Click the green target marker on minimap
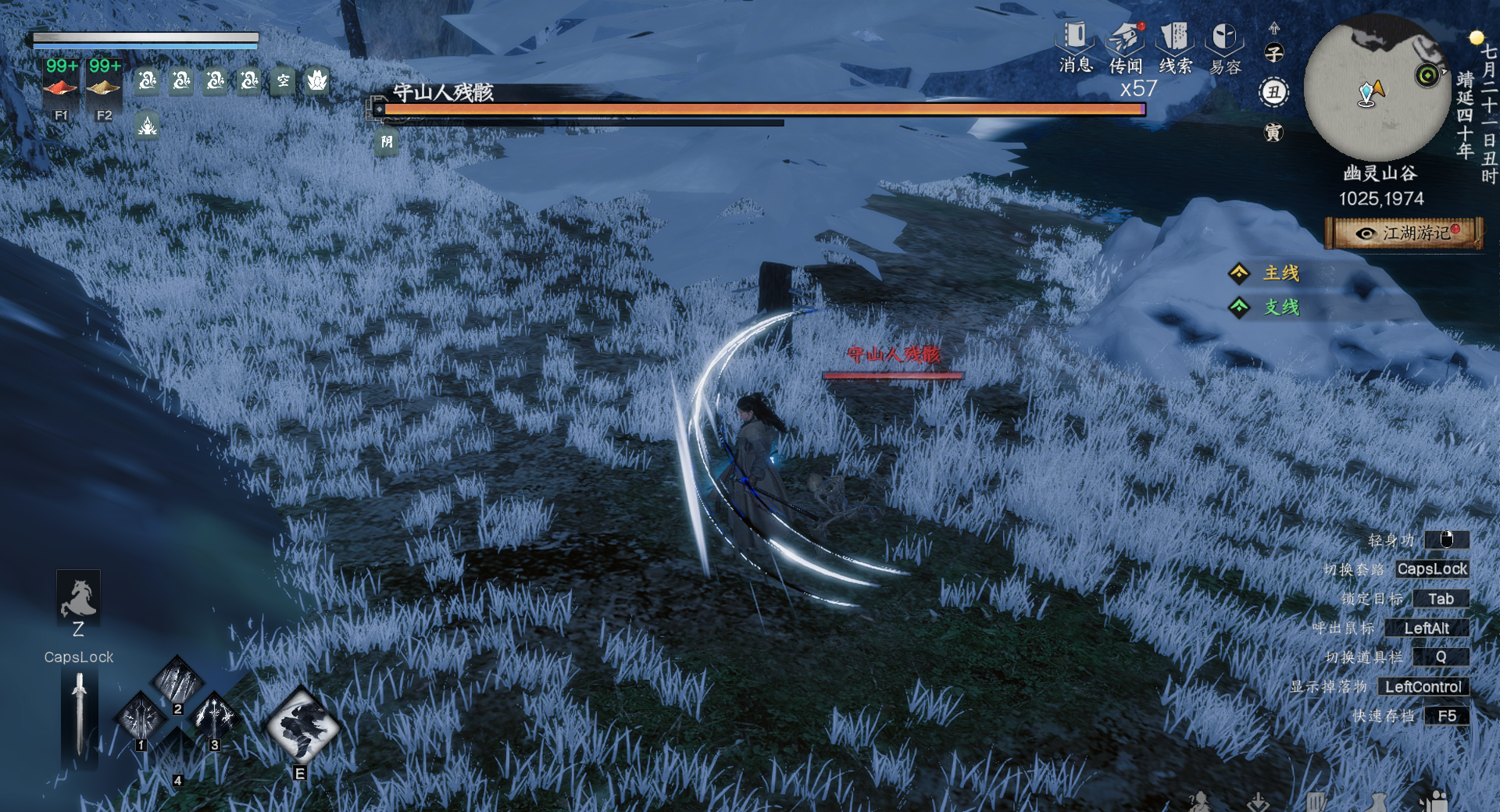The height and width of the screenshot is (812, 1500). coord(1427,75)
